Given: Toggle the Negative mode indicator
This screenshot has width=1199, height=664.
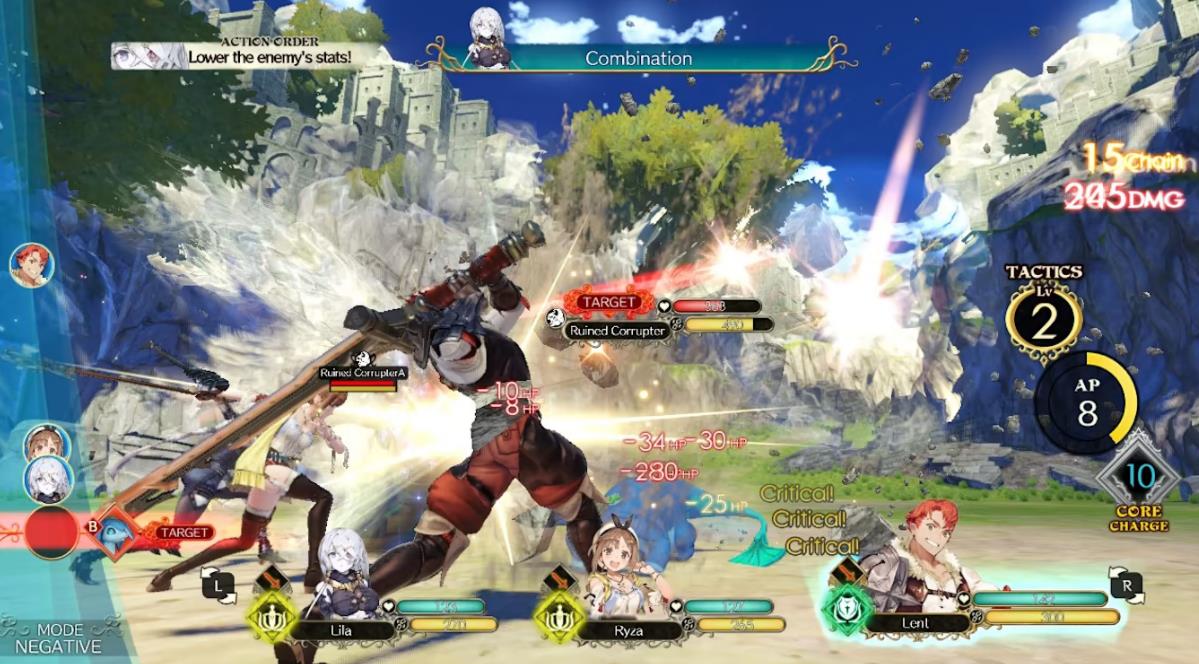Looking at the screenshot, I should pos(61,638).
